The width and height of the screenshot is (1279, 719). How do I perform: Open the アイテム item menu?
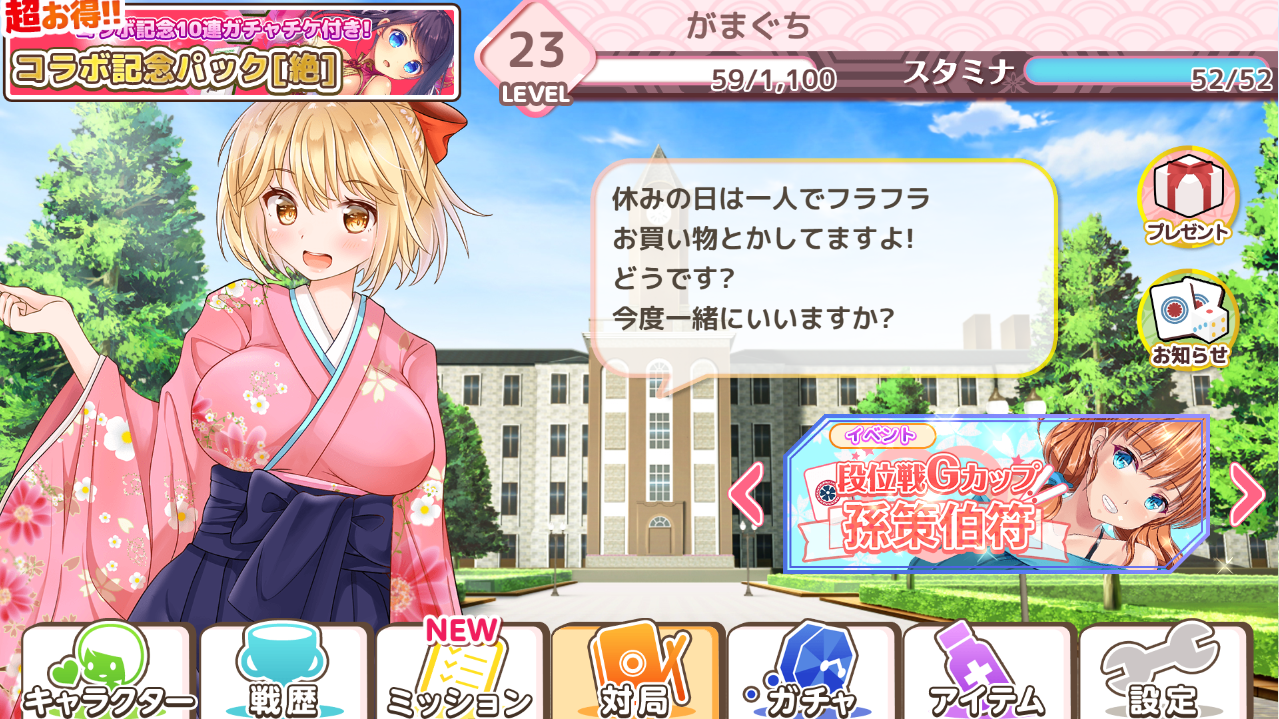click(x=988, y=673)
